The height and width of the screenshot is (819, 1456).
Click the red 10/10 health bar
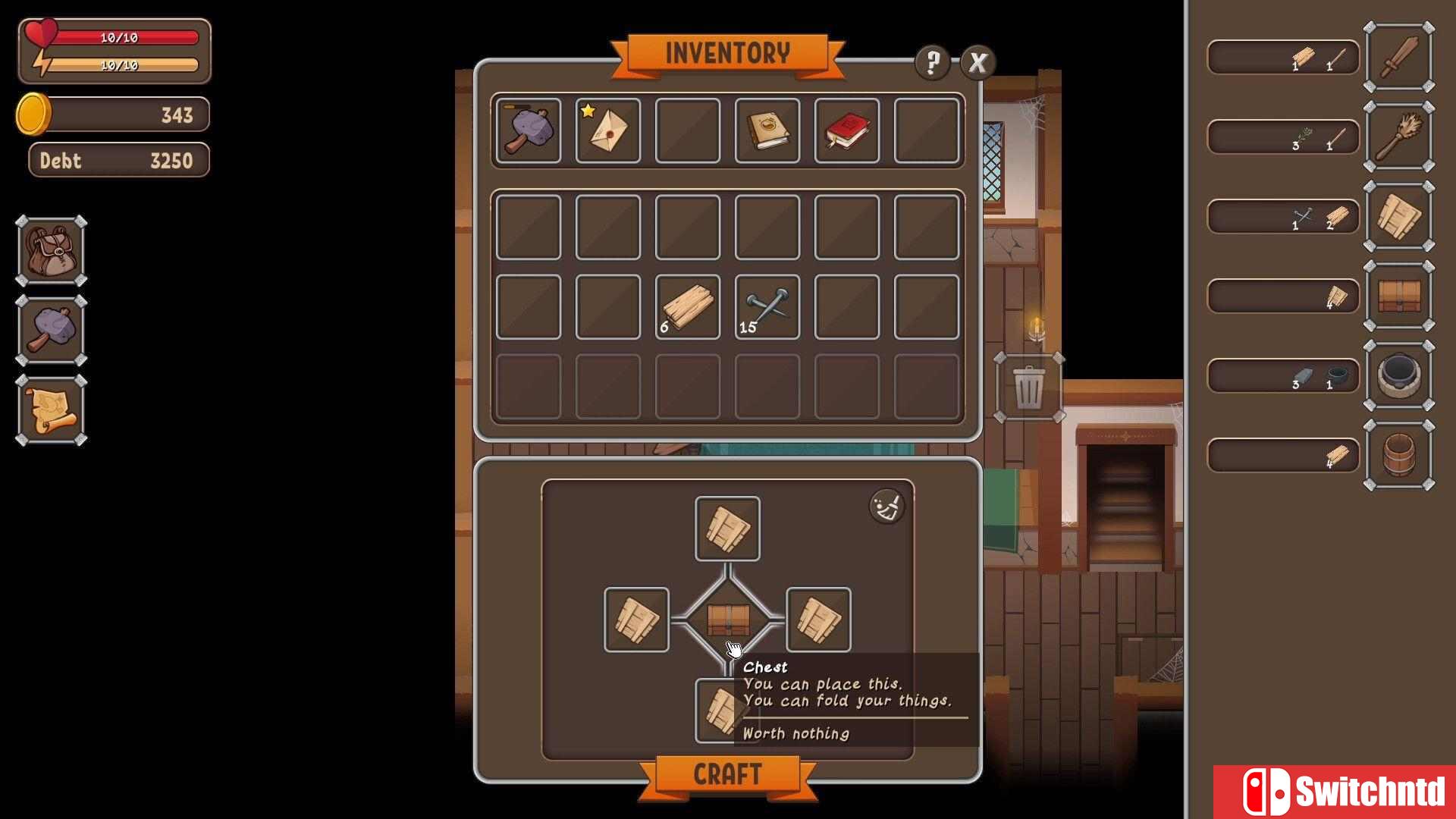point(121,35)
